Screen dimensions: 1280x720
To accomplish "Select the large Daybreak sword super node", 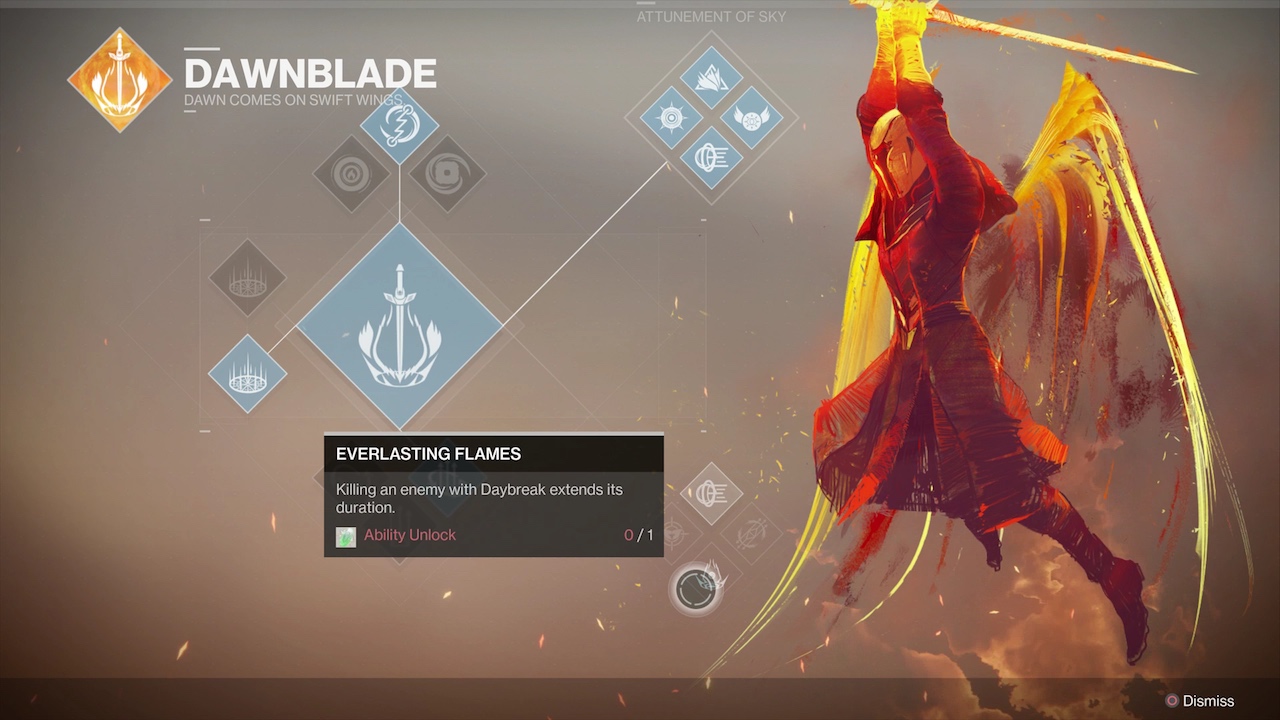I will pyautogui.click(x=399, y=326).
